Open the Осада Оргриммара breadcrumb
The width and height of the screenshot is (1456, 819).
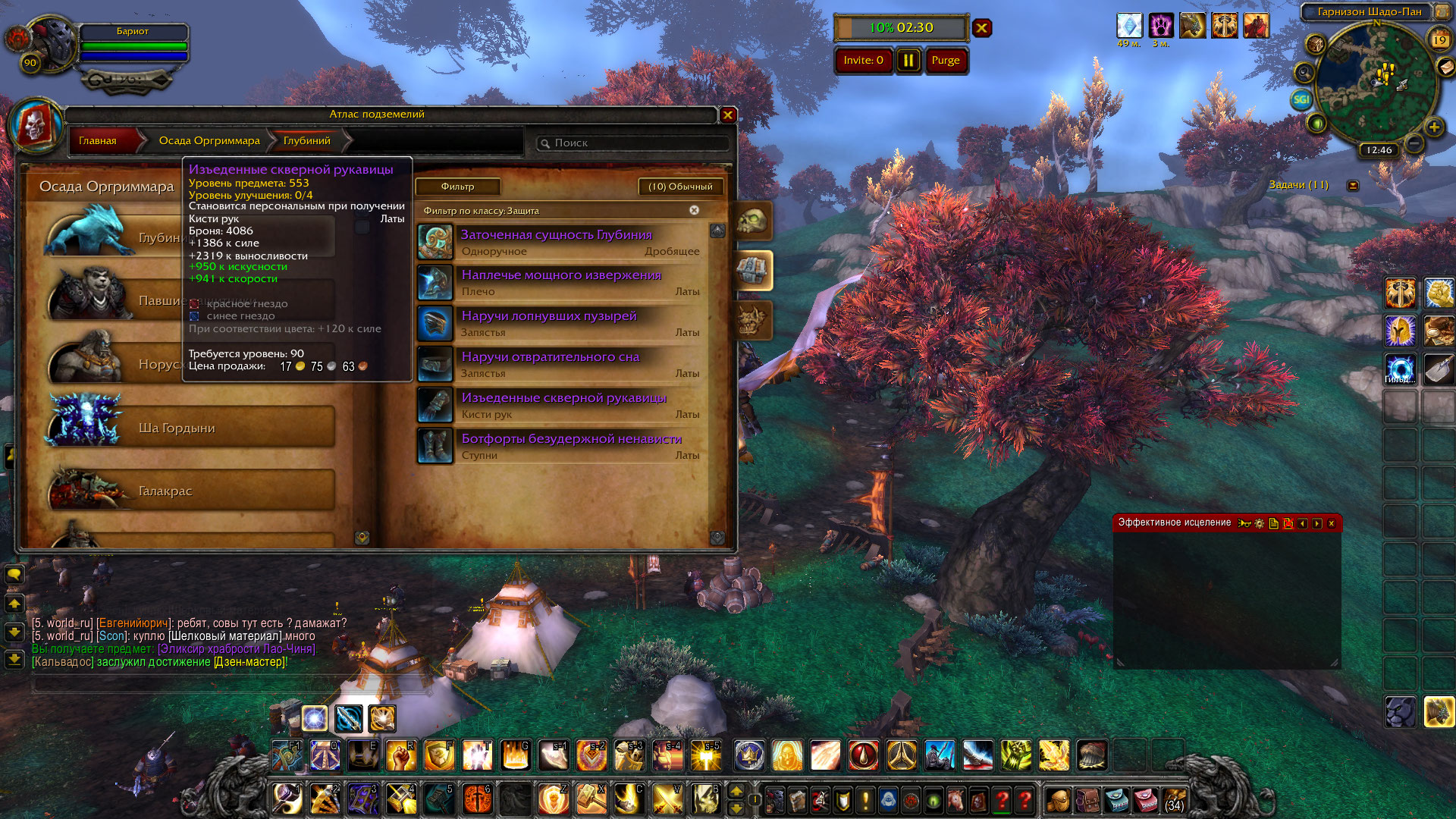tap(209, 141)
